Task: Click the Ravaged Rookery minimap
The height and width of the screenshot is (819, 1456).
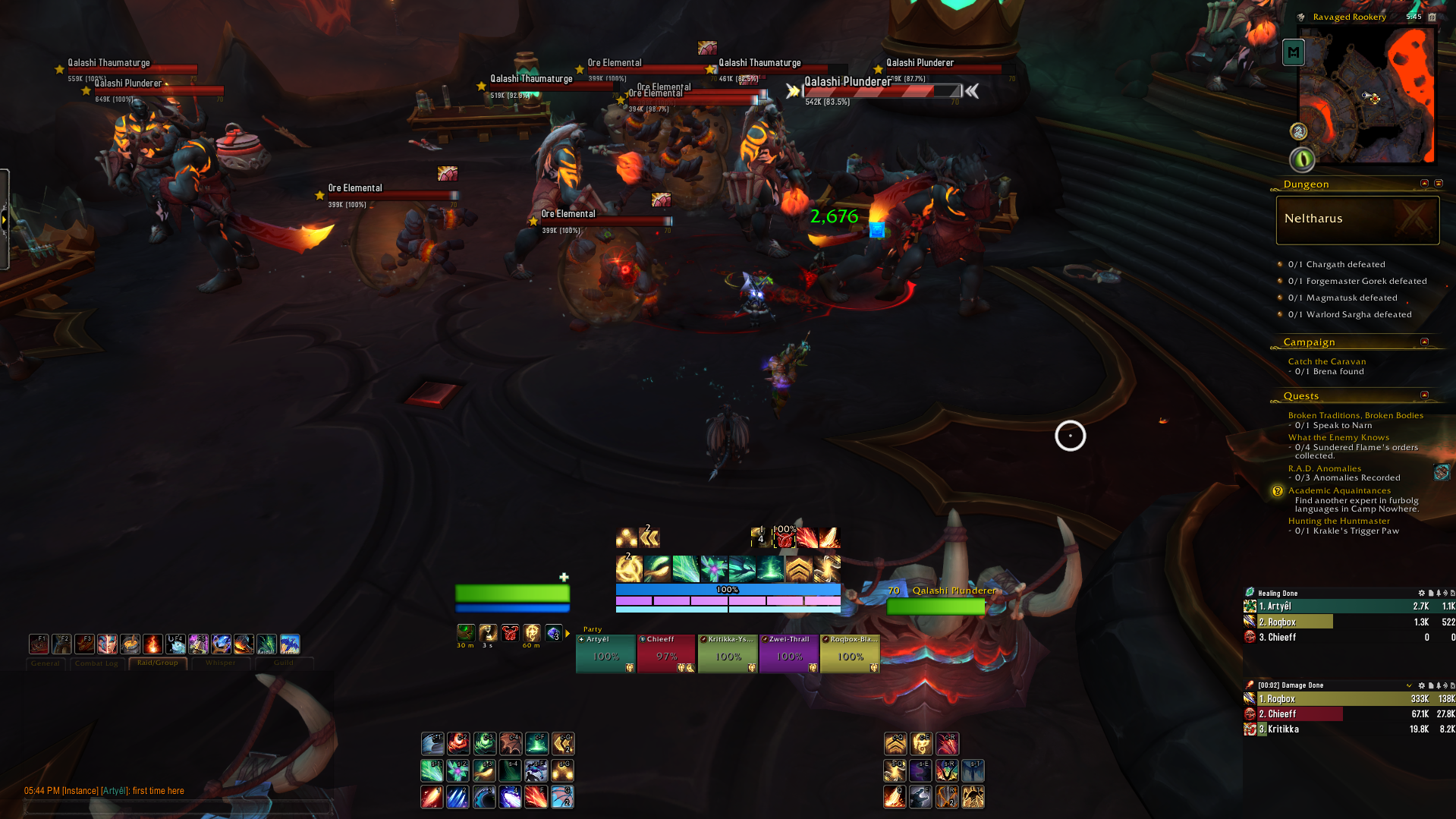Action: pos(1366,95)
